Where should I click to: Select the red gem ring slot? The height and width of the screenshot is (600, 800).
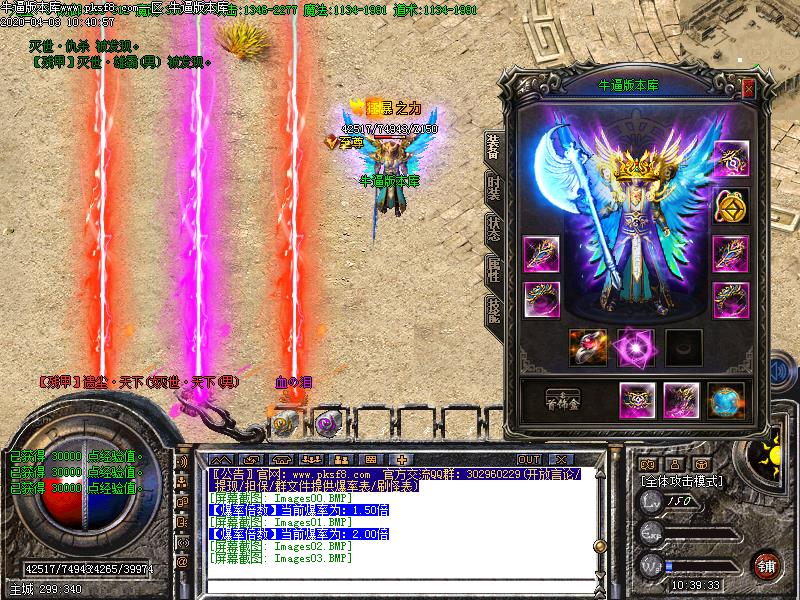tap(587, 346)
